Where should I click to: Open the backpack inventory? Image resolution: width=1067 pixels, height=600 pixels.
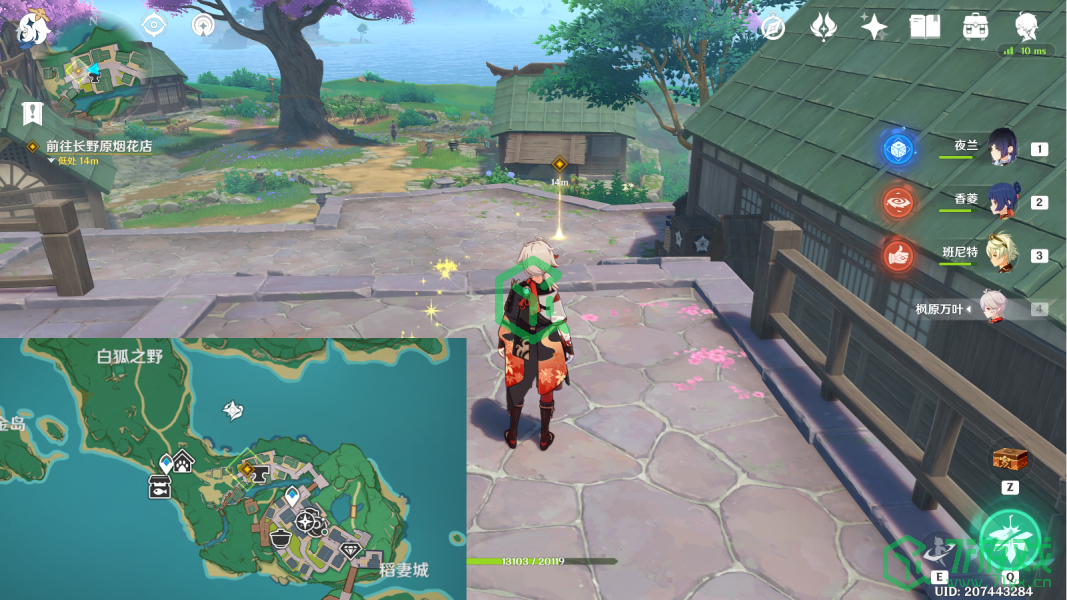pyautogui.click(x=975, y=27)
